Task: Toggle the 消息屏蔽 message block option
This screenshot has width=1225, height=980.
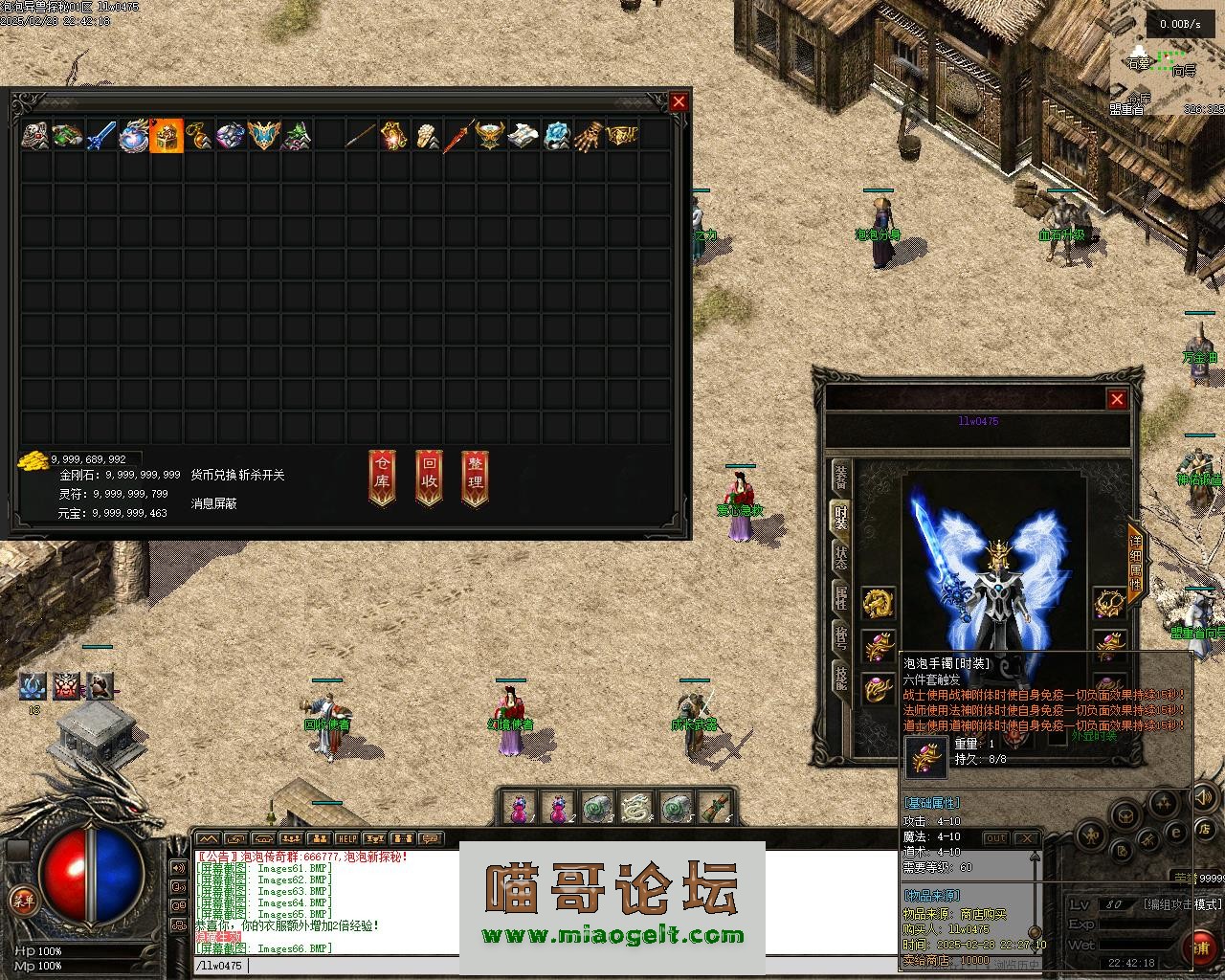Action: coord(214,502)
